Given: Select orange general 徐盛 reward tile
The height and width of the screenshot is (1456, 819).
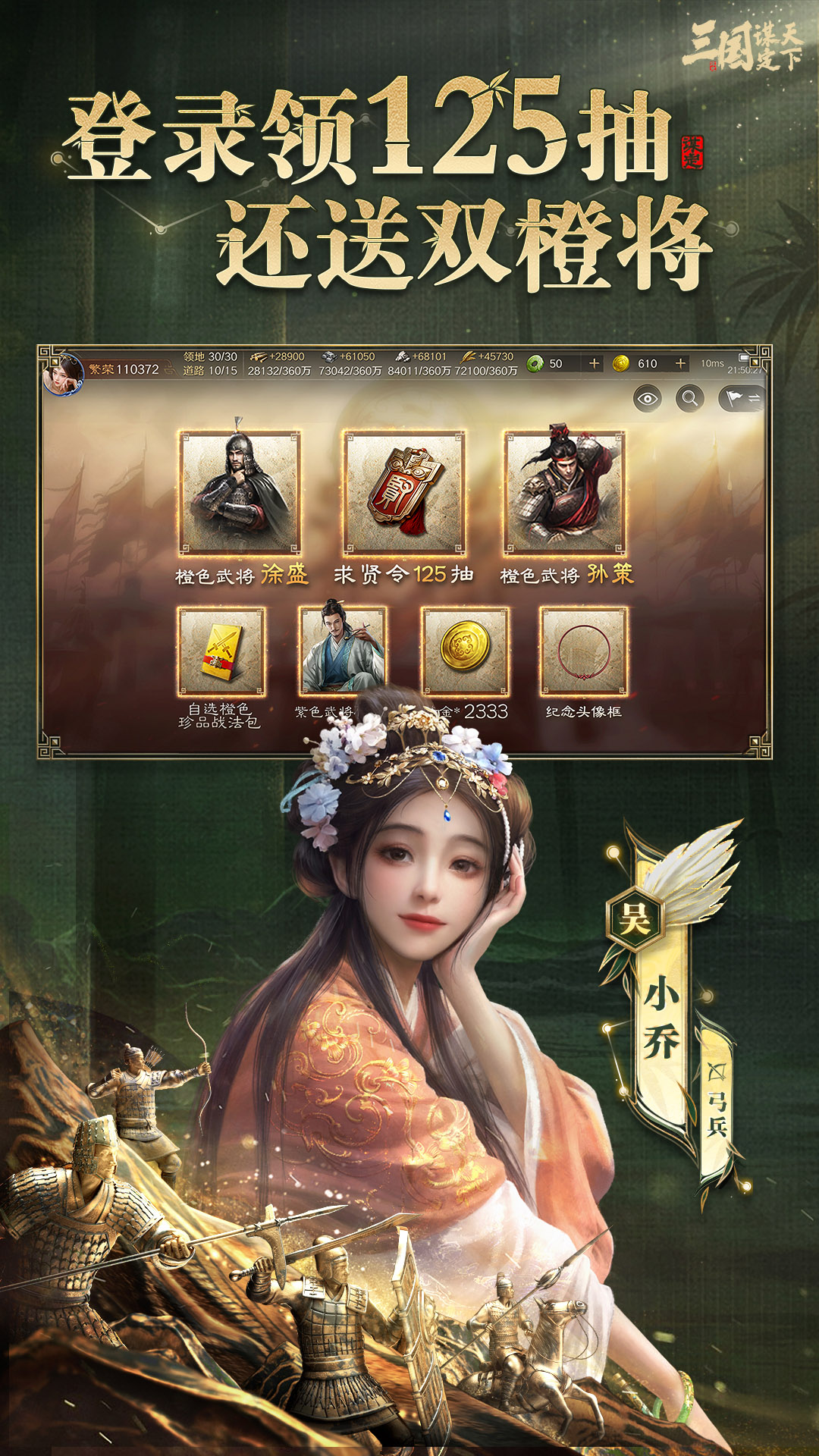Looking at the screenshot, I should tap(240, 492).
